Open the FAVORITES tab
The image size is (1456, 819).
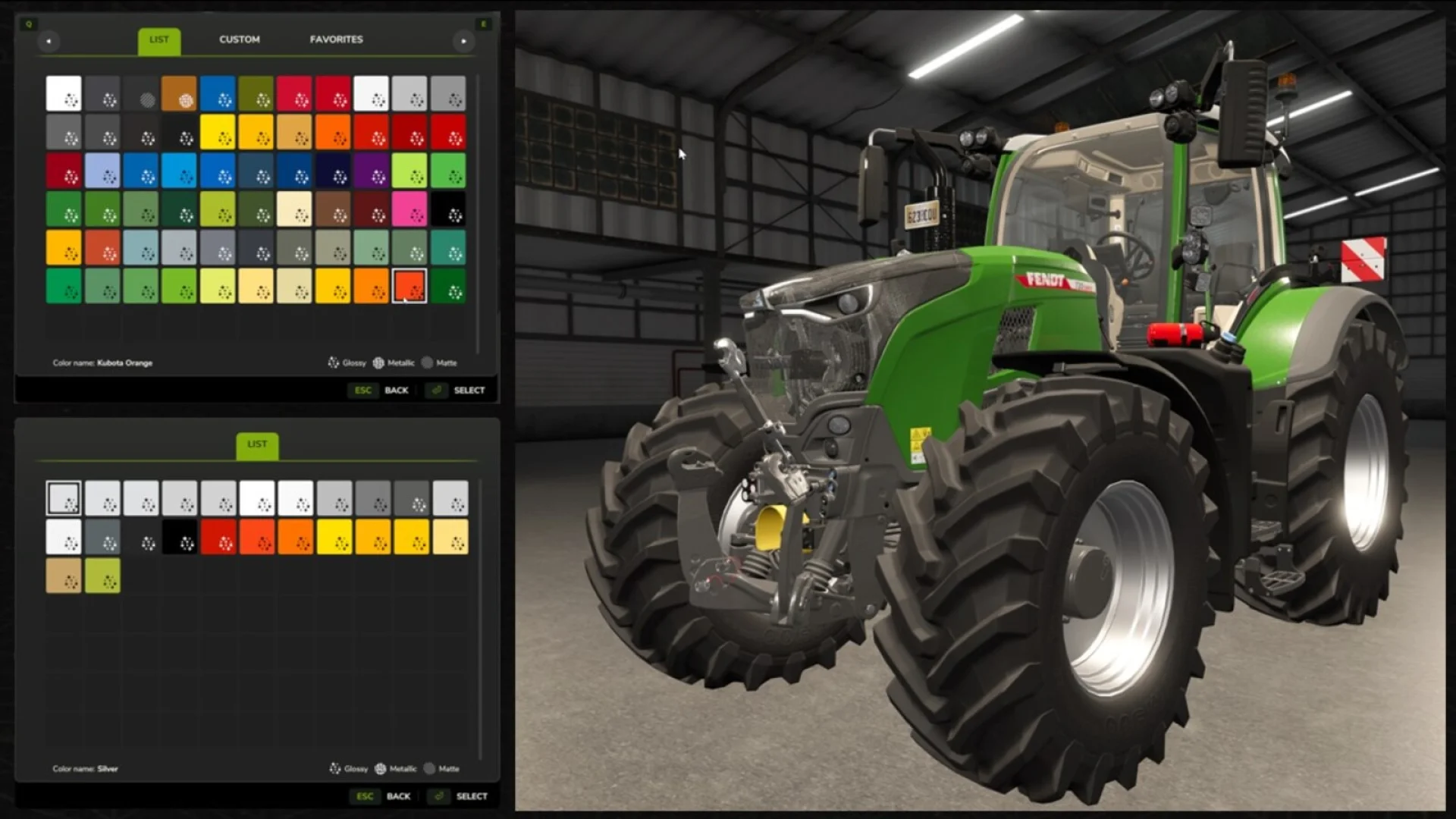pos(336,39)
